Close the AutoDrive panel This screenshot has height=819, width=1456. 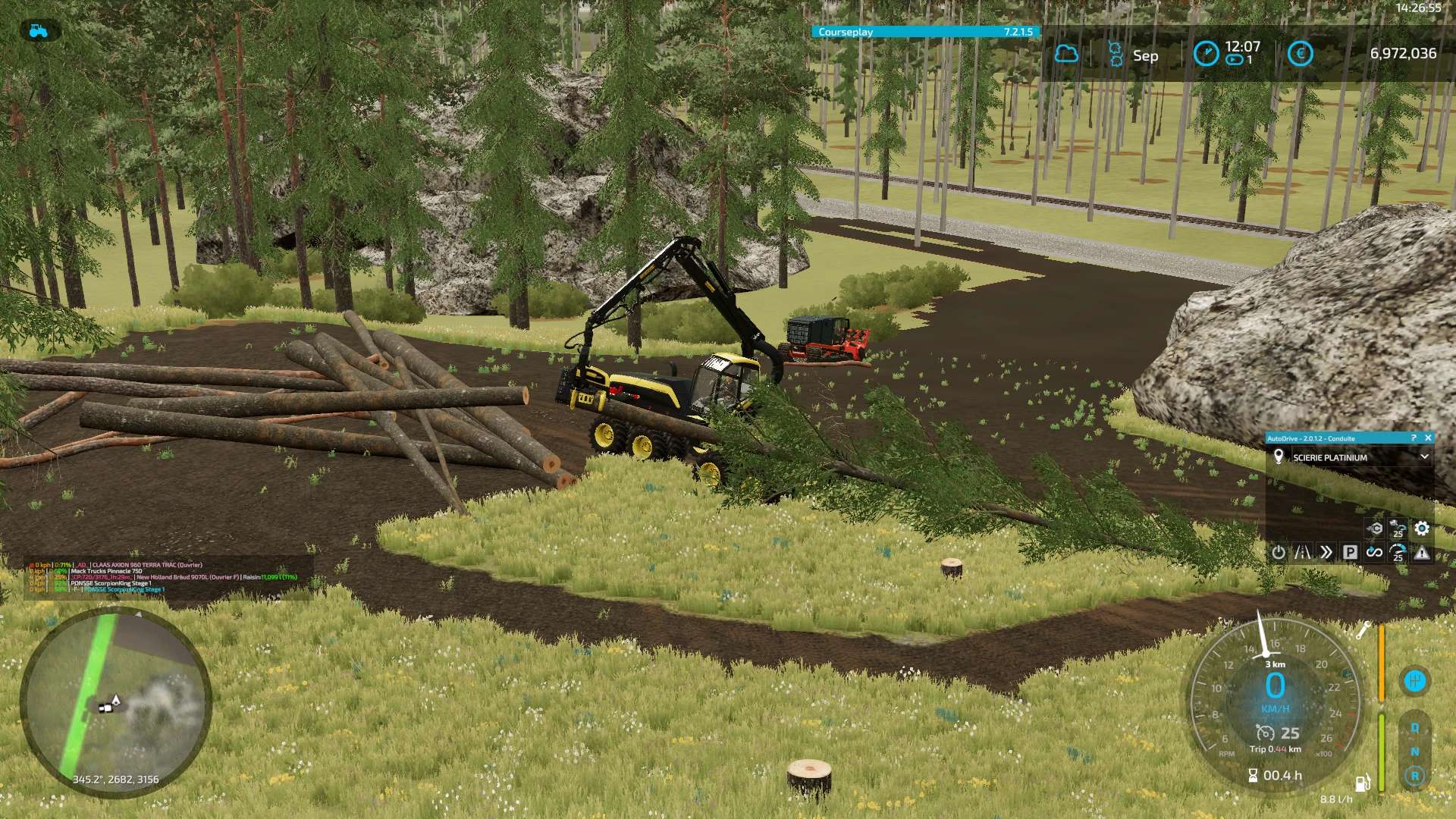click(x=1428, y=438)
